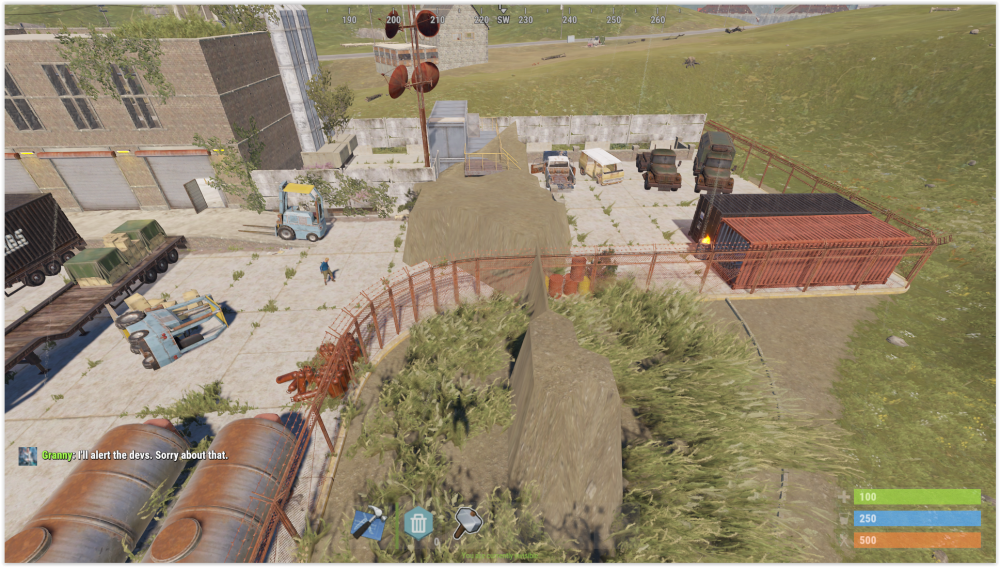Select the blueprint and hammer building plan icon
Screen dimensions: 1000x567
coord(367,522)
